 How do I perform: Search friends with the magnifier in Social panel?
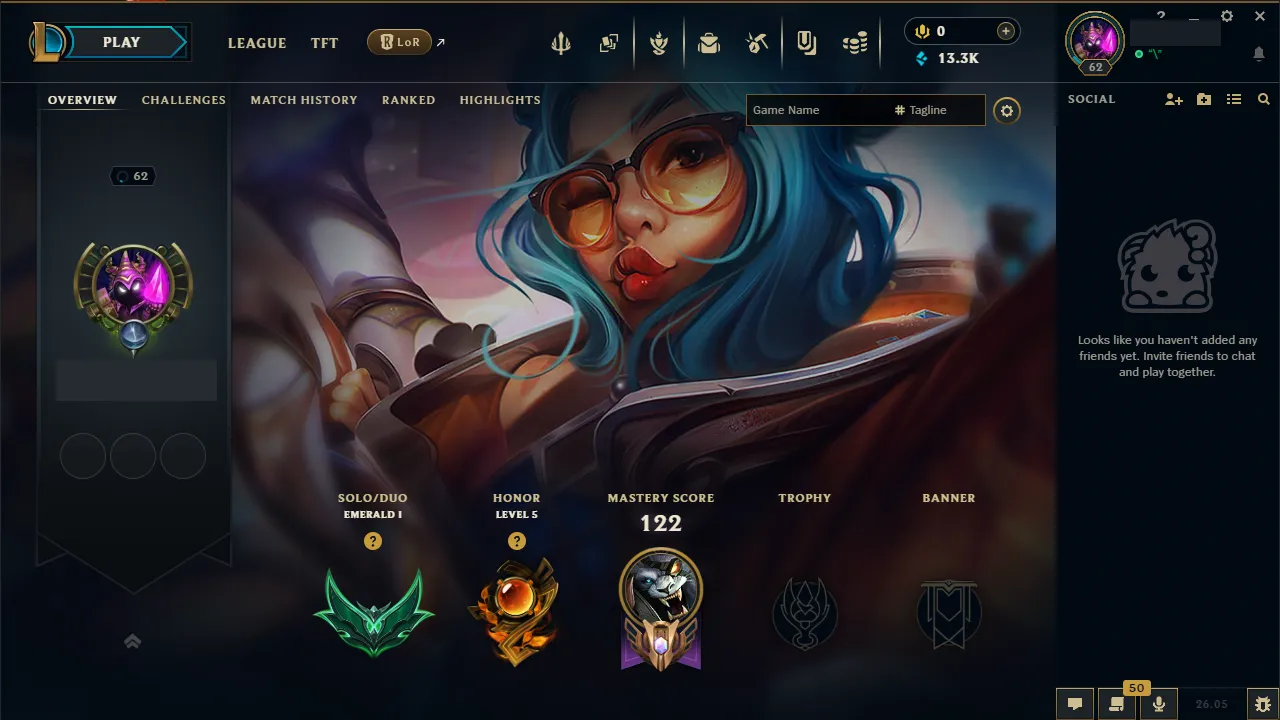(1263, 99)
